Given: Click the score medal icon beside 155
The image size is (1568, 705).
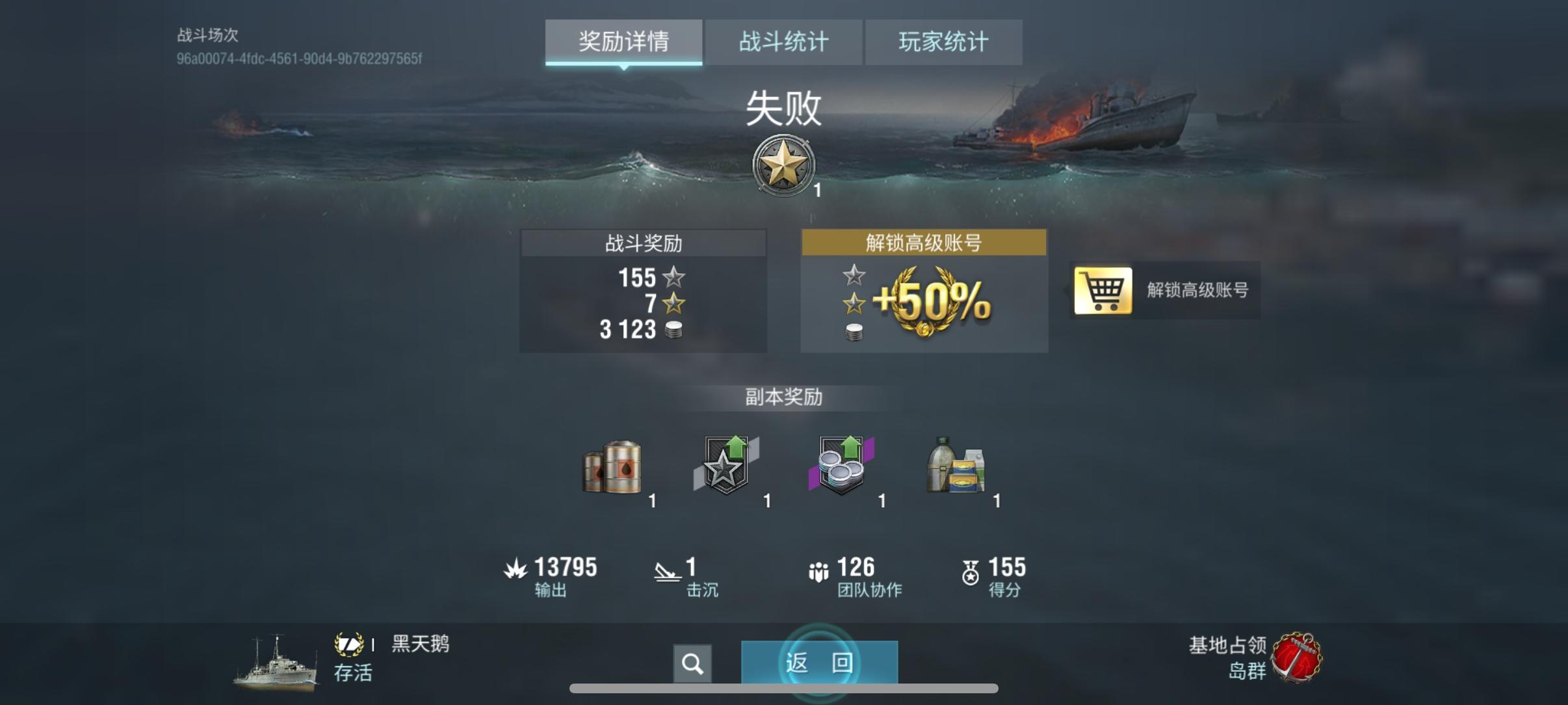Looking at the screenshot, I should coord(971,571).
